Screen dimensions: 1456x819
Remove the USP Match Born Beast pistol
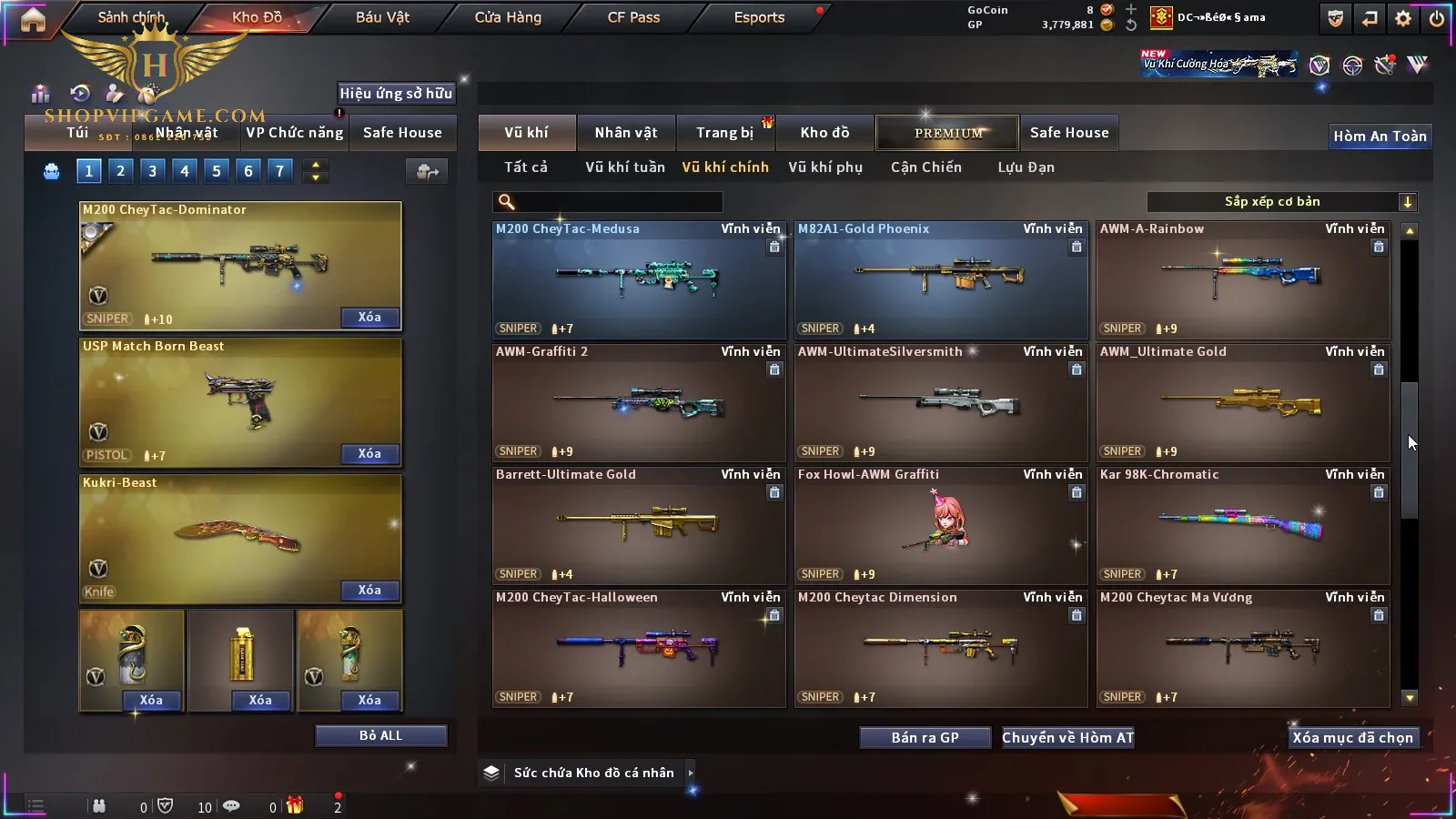[x=369, y=453]
